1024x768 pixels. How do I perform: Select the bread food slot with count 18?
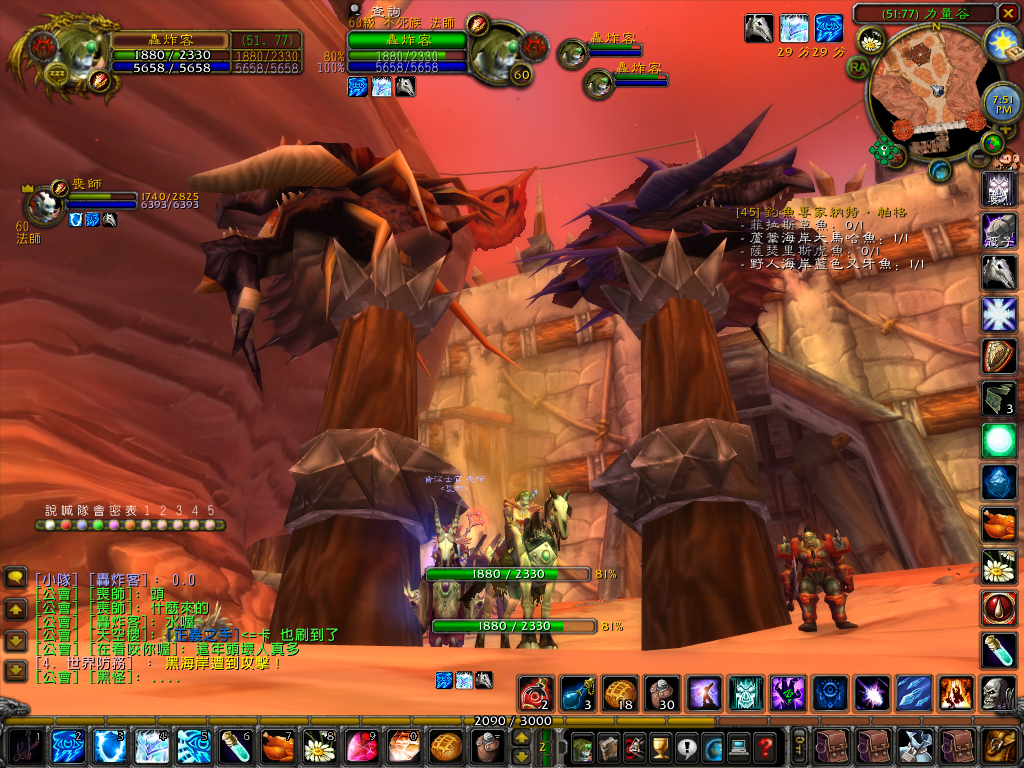point(619,692)
